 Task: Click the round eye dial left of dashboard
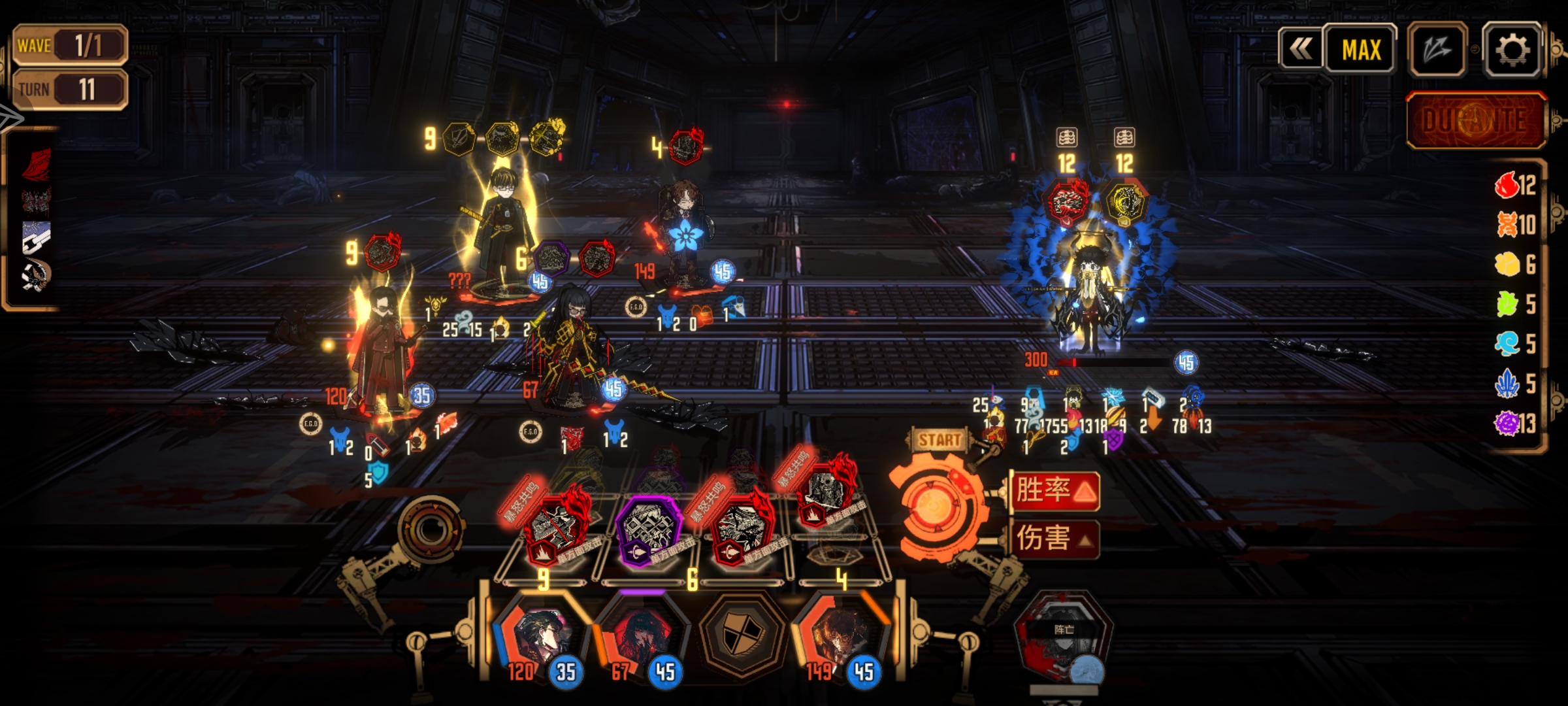[x=429, y=529]
